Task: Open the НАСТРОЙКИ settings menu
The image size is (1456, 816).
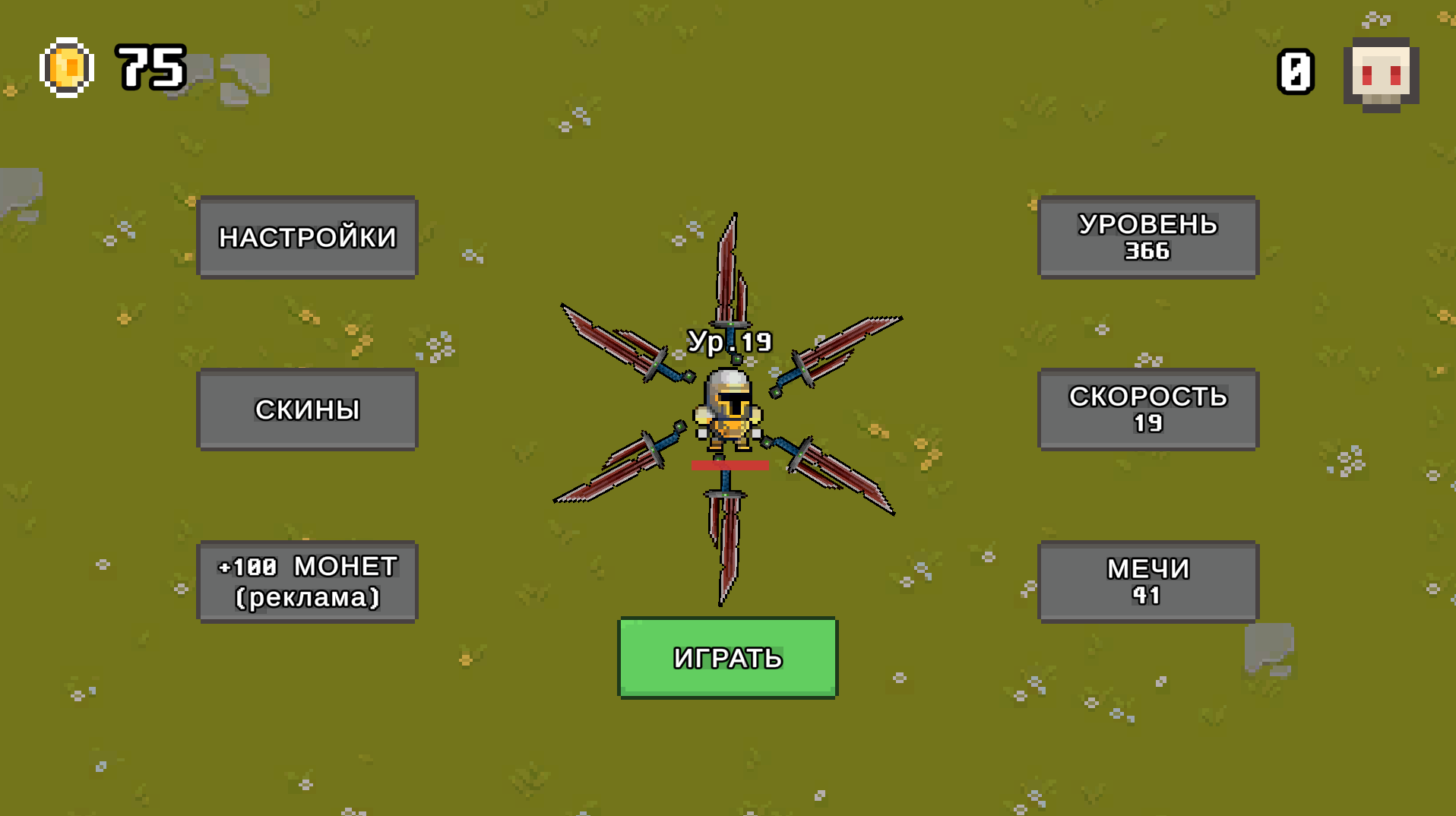Action: (x=308, y=238)
